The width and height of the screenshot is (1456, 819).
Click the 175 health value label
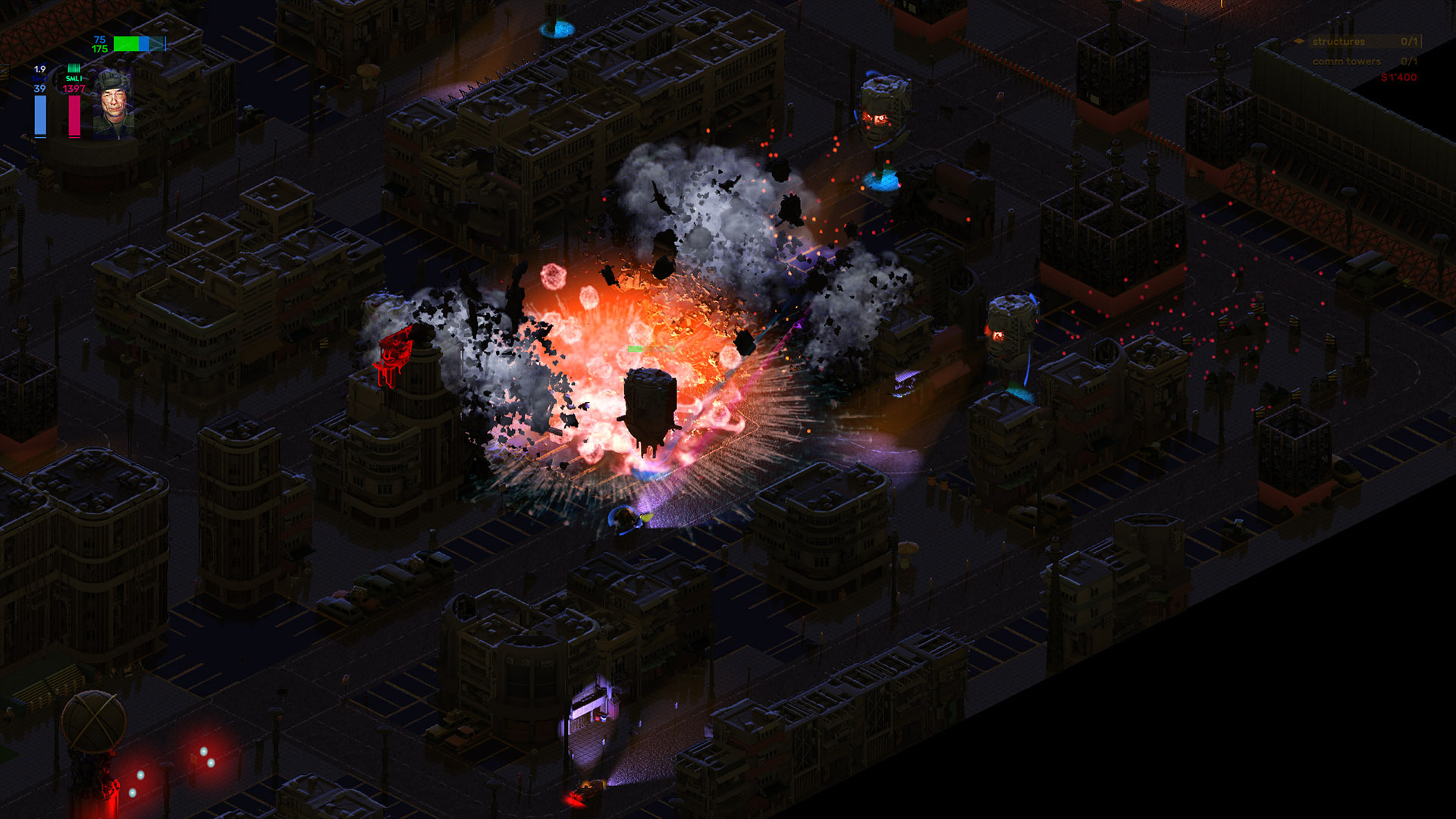(99, 49)
